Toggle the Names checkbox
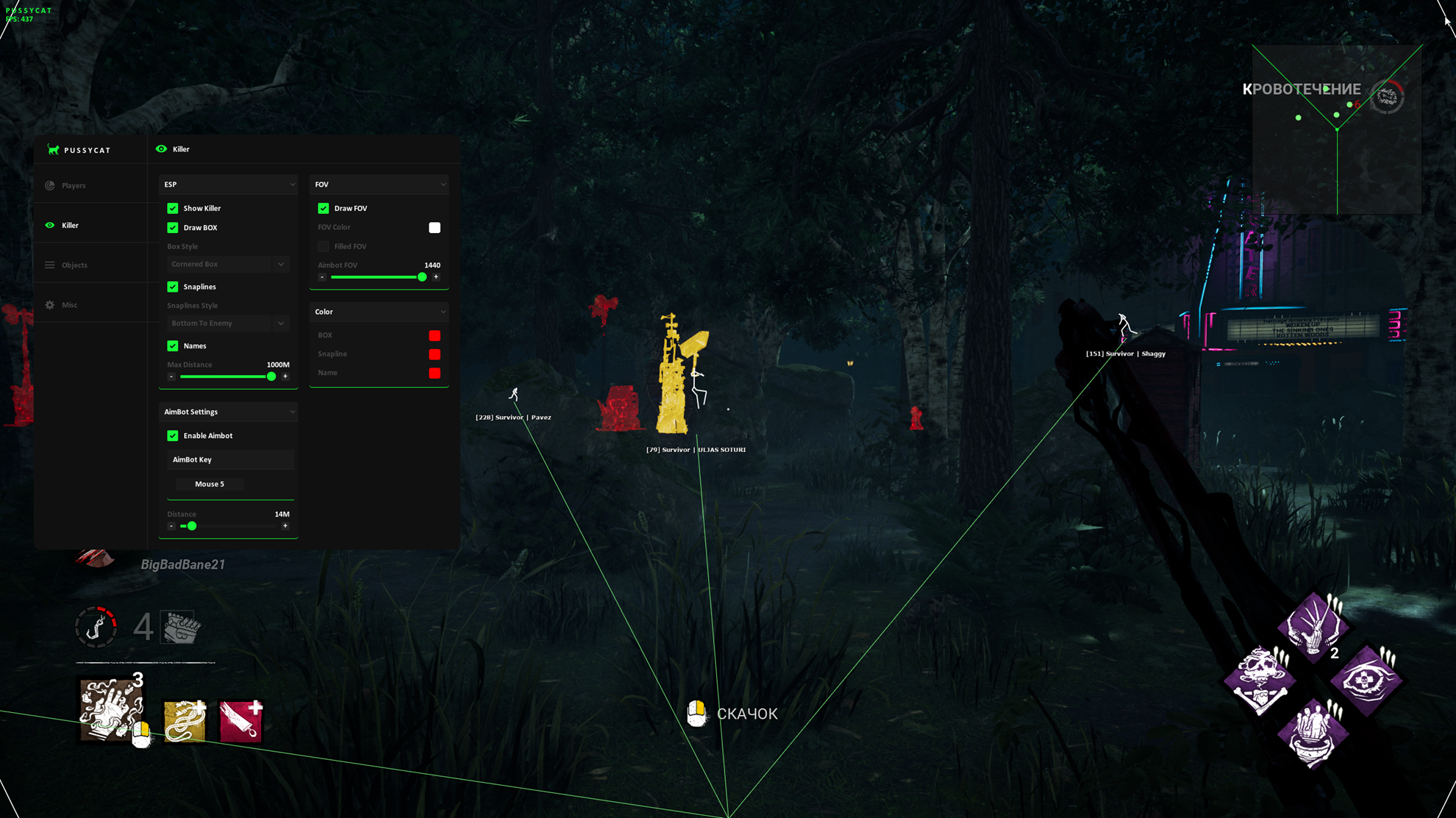Image resolution: width=1456 pixels, height=818 pixels. [x=173, y=345]
